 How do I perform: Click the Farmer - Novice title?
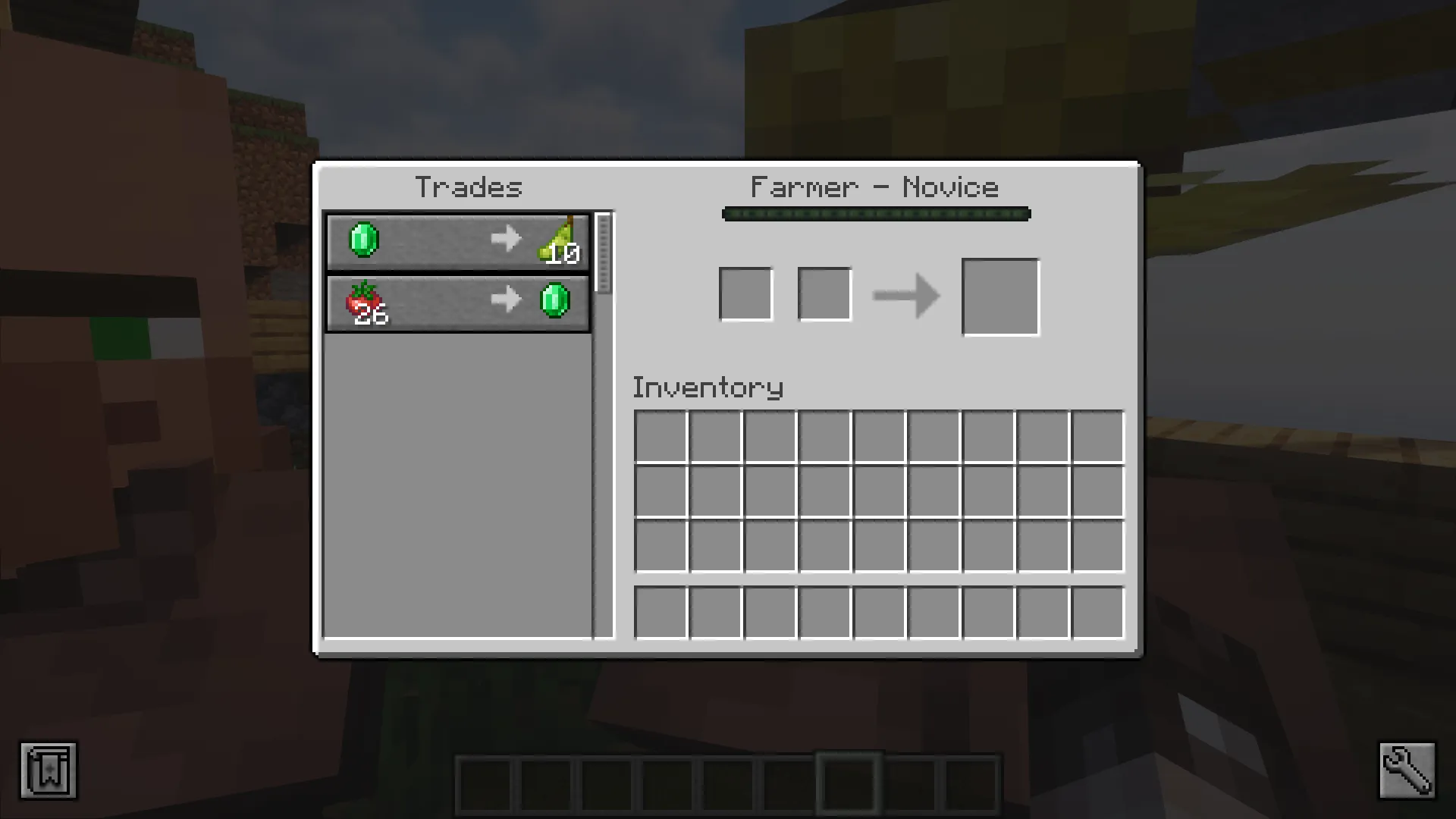[874, 187]
